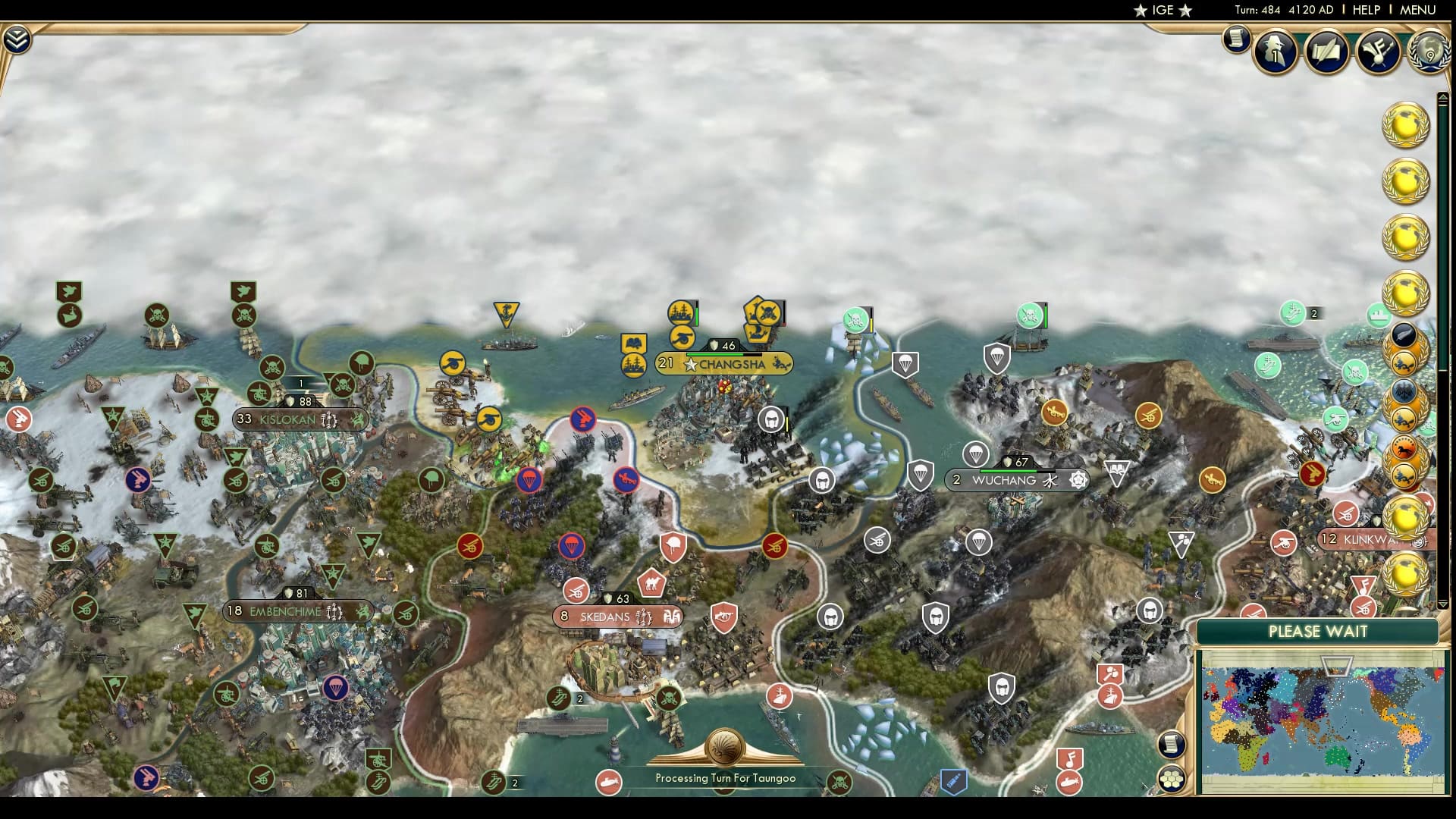Open map options from the trapezoid tab above minimap
The image size is (1456, 819).
(x=1336, y=666)
